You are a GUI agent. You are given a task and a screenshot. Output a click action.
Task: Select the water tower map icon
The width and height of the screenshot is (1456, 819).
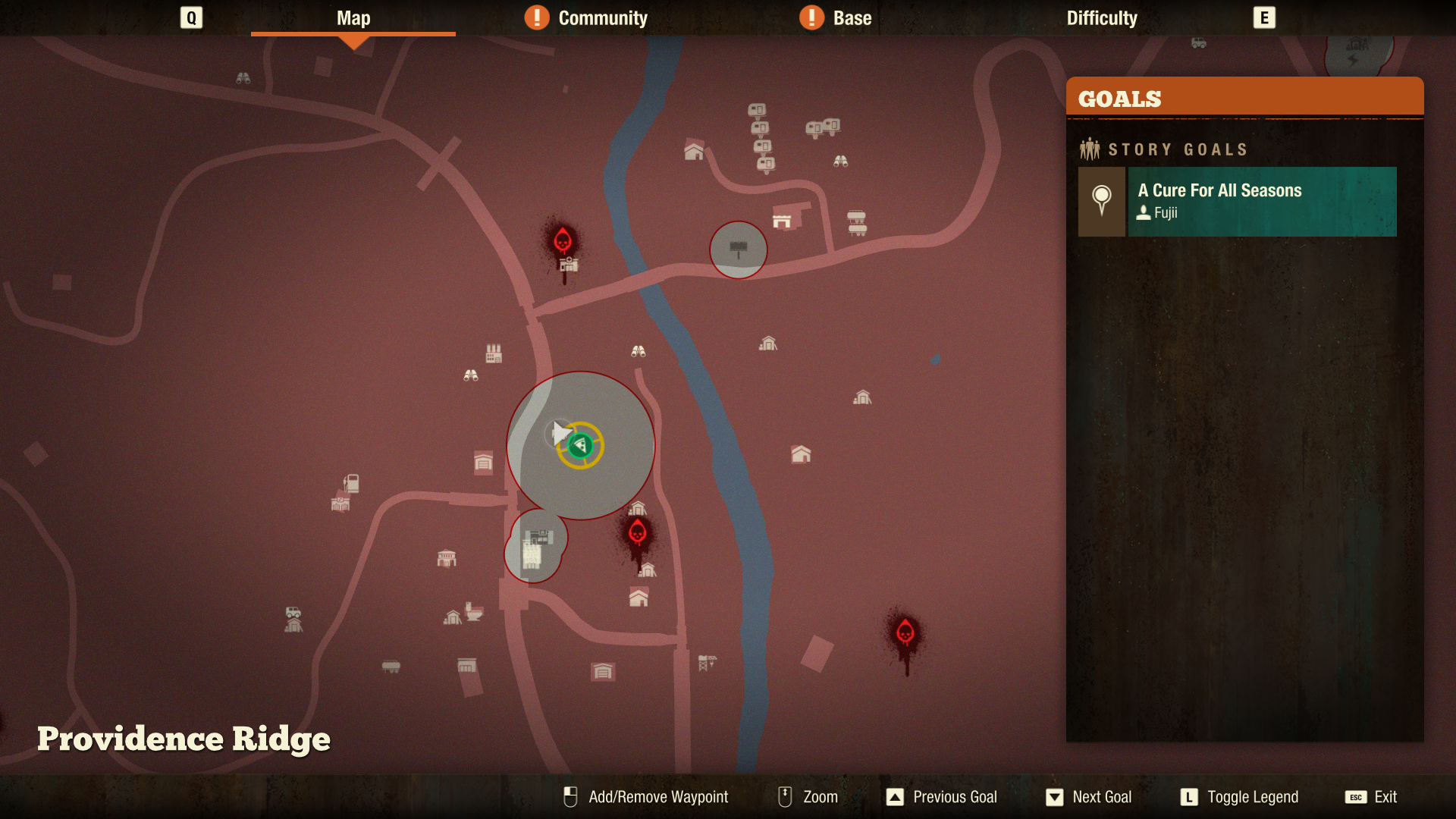(x=706, y=663)
